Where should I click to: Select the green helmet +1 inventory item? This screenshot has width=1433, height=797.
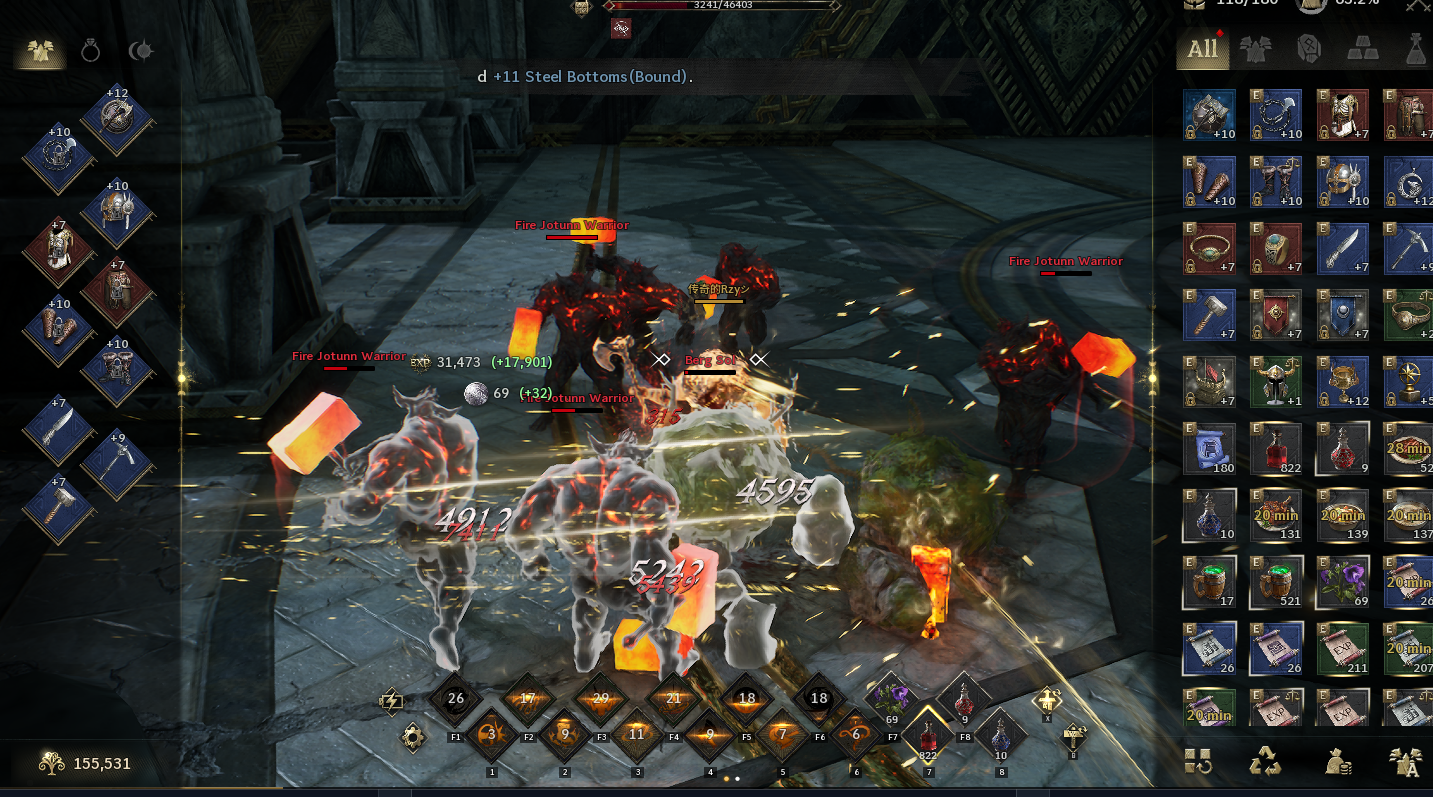pos(1275,382)
